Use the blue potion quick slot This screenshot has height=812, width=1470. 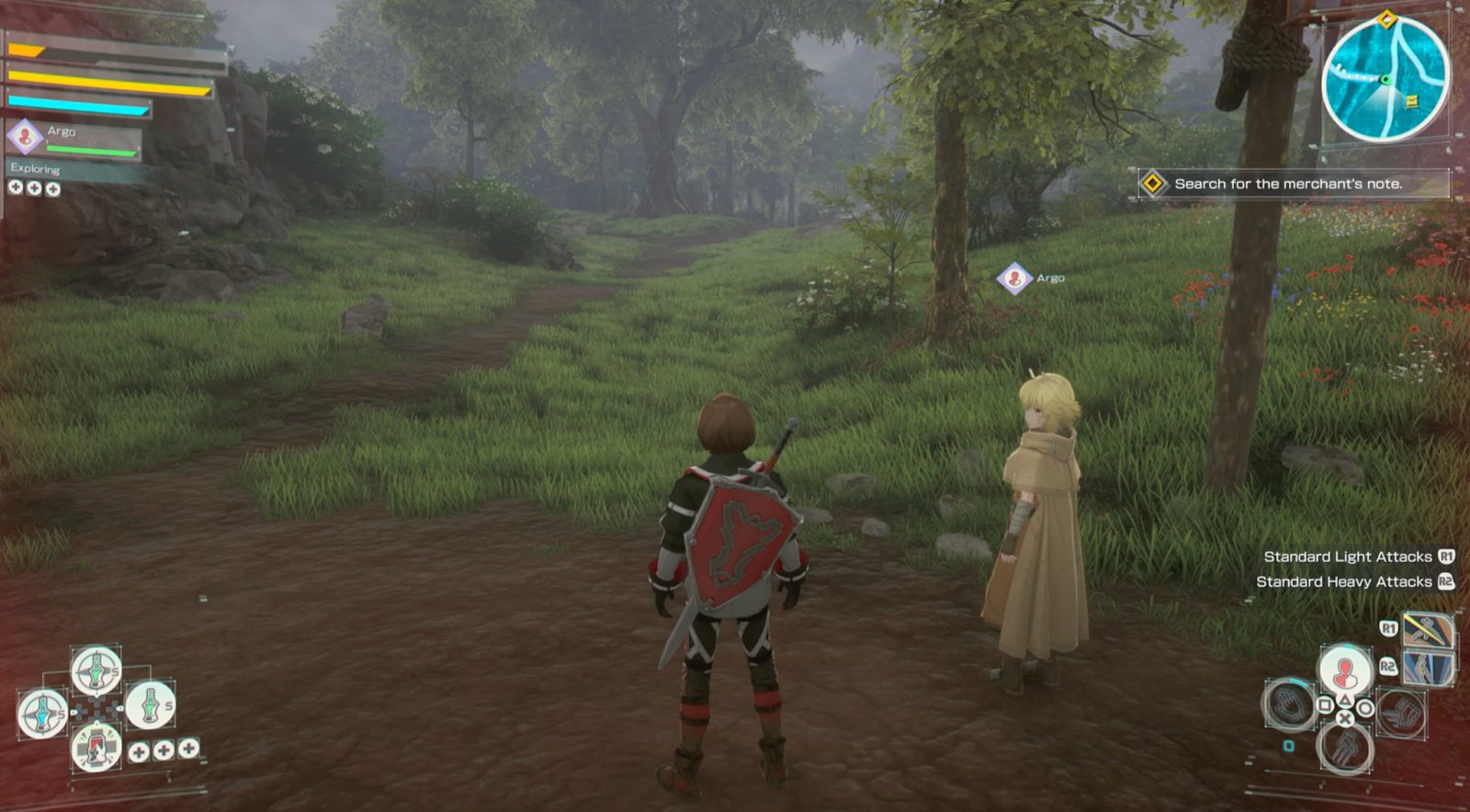coord(42,713)
